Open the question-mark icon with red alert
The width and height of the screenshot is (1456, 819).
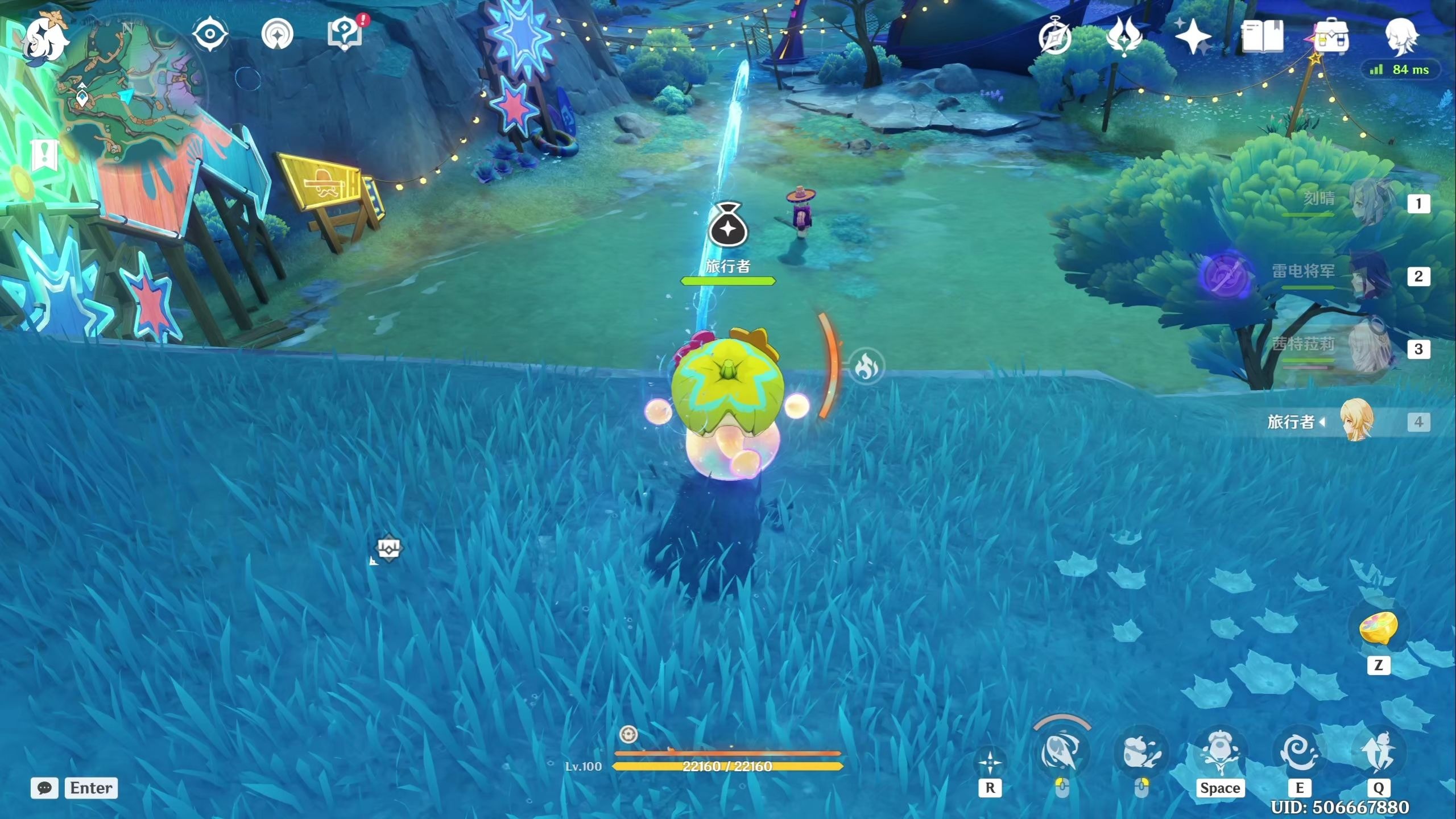[x=345, y=34]
